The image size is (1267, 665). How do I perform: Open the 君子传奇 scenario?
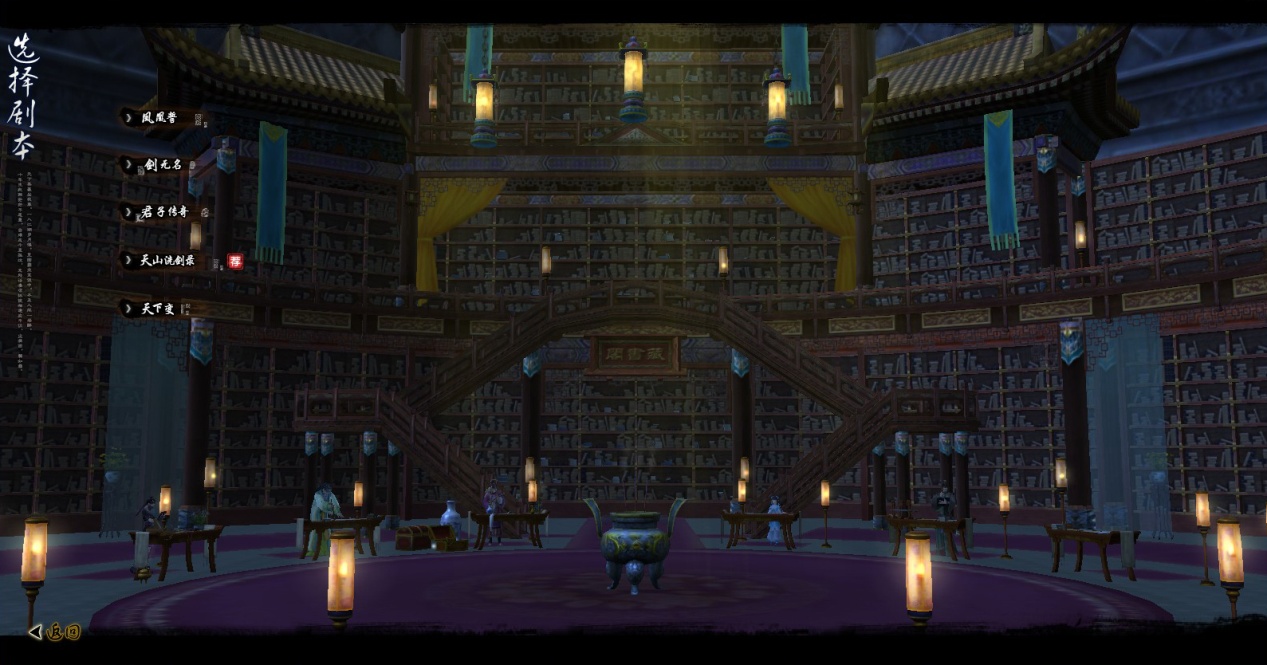tap(165, 212)
